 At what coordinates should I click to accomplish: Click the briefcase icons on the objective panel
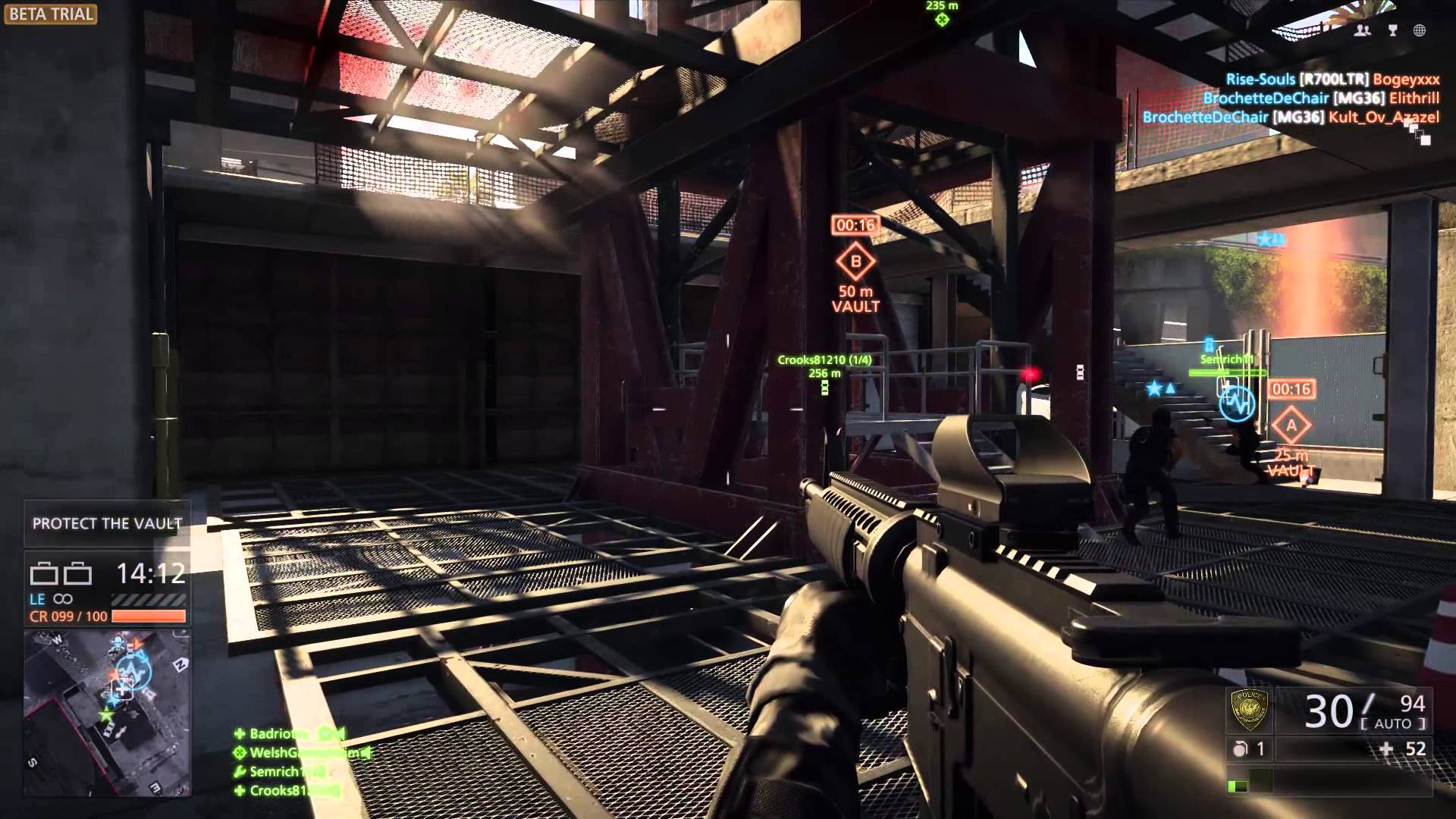tap(61, 574)
